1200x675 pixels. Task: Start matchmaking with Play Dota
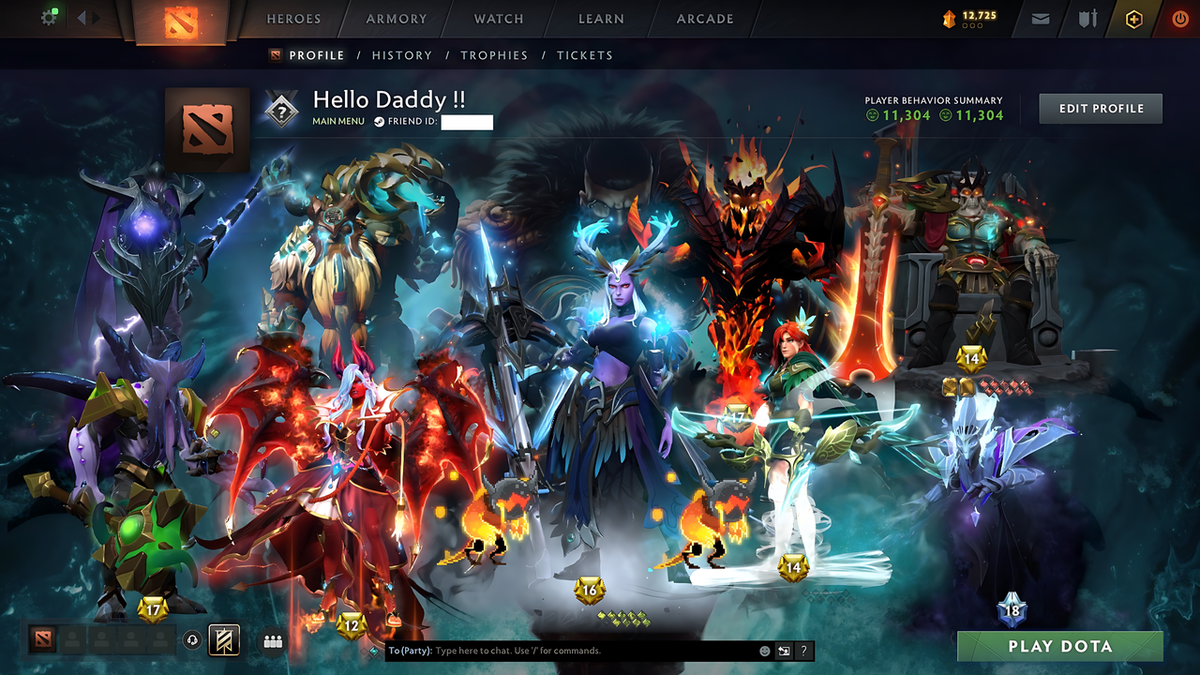pyautogui.click(x=1060, y=646)
